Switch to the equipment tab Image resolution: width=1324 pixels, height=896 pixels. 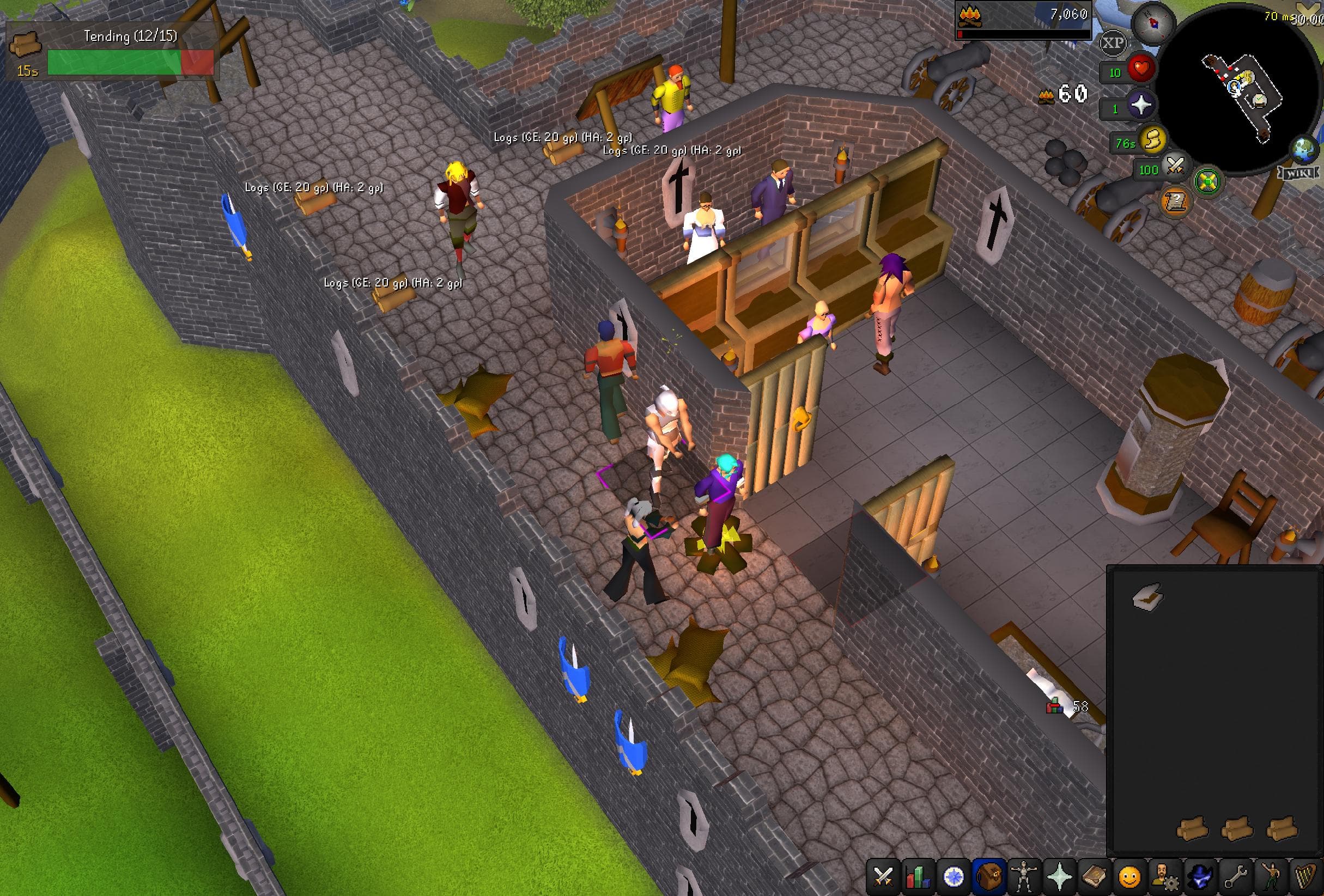click(x=1024, y=877)
